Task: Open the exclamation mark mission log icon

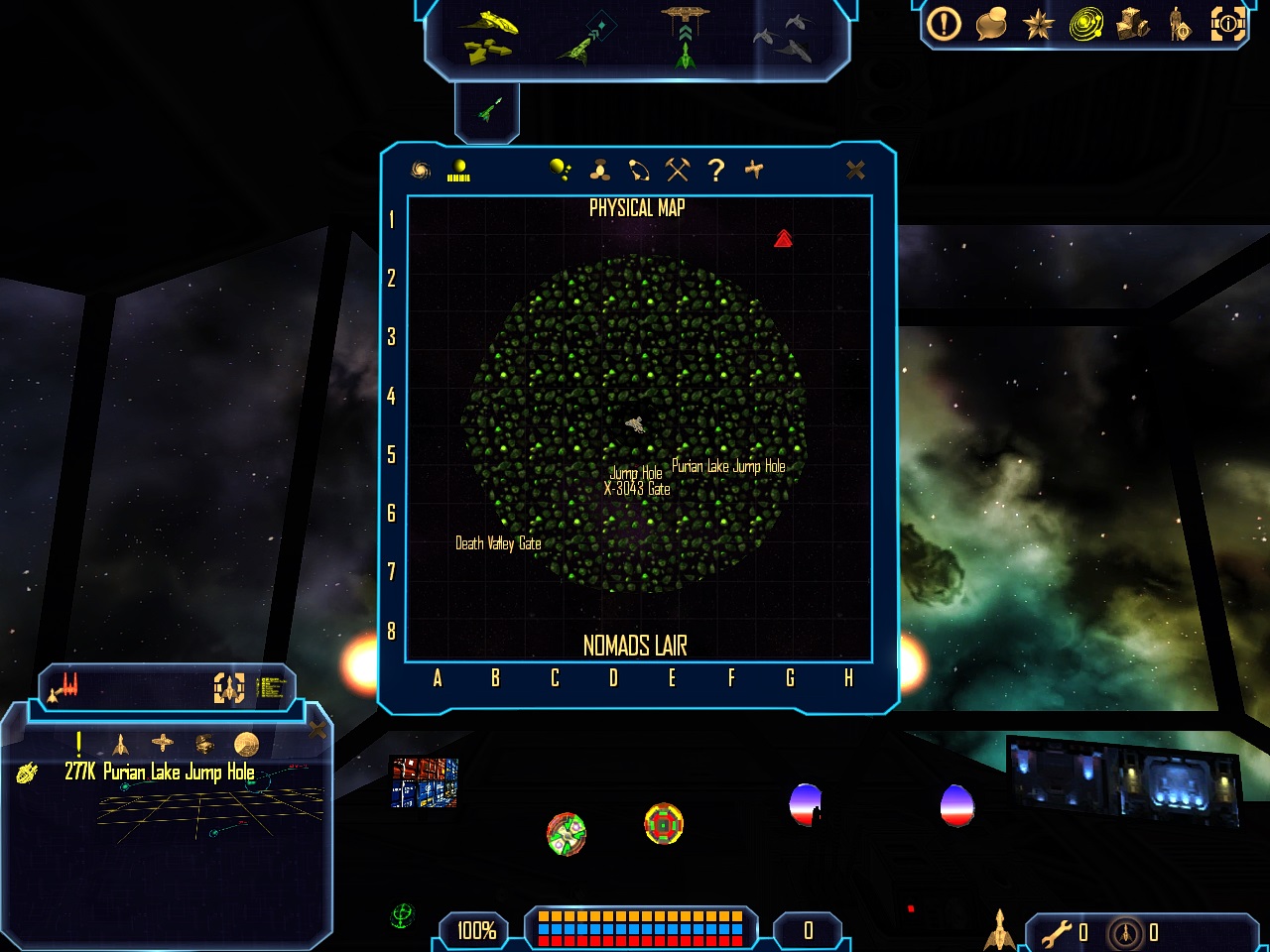Action: point(944,24)
